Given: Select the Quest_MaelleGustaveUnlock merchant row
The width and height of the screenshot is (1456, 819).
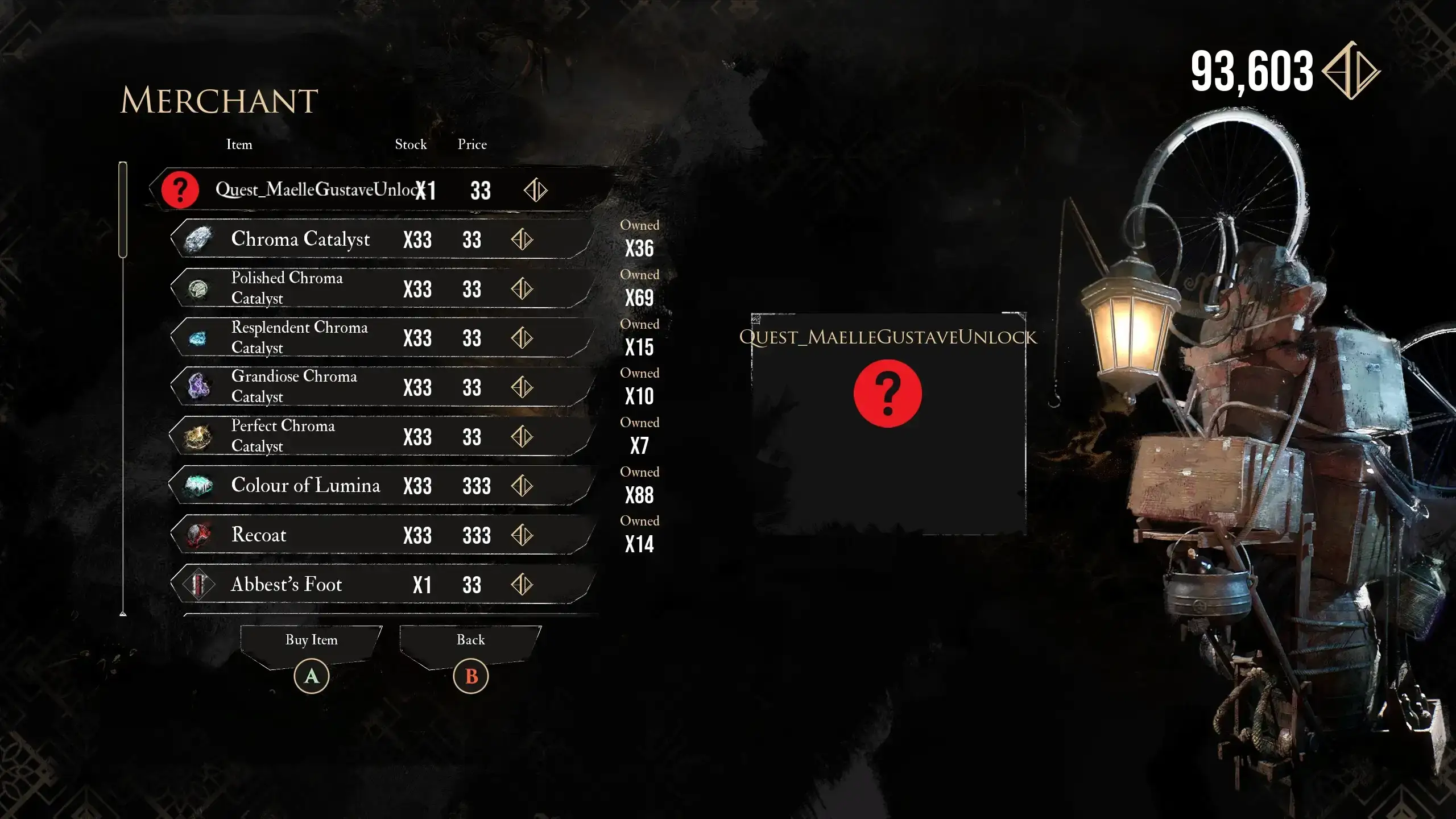Looking at the screenshot, I should [x=375, y=189].
